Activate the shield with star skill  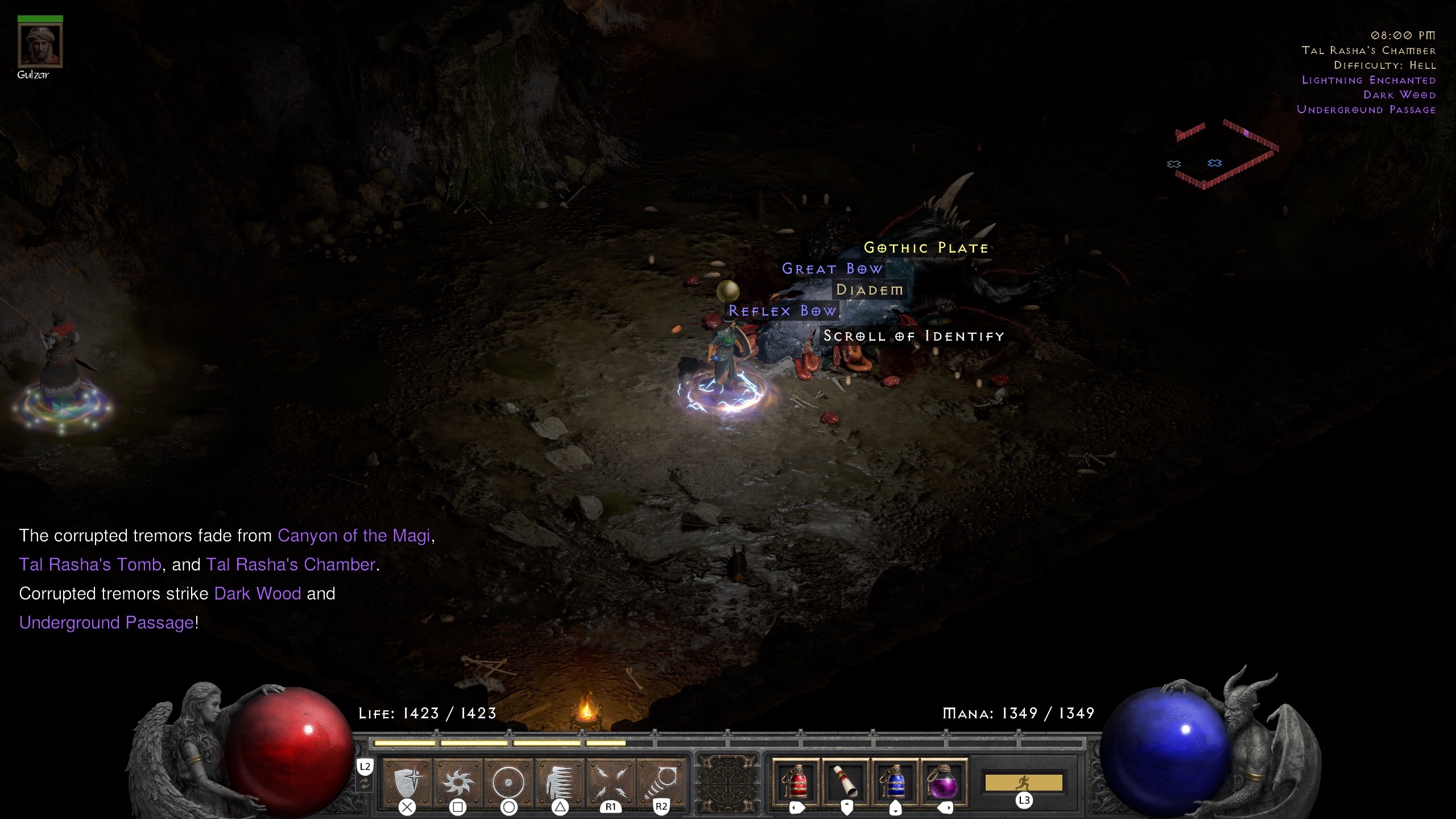408,781
